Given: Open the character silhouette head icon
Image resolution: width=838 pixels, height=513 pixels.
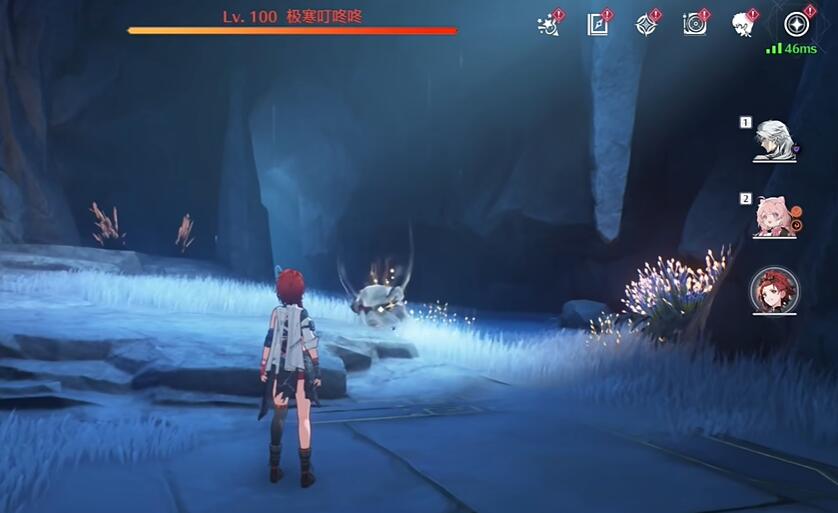Looking at the screenshot, I should click(743, 24).
